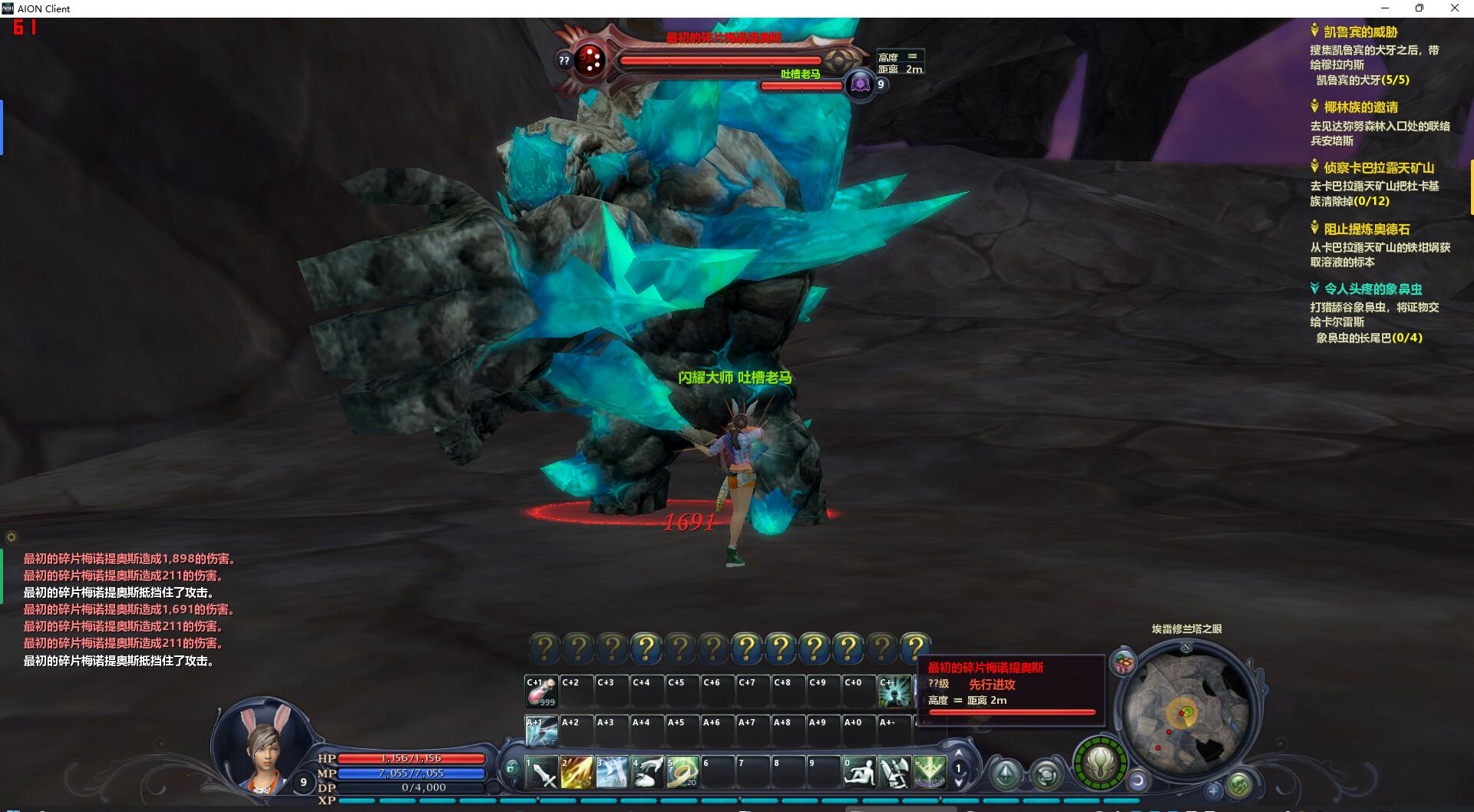Activate the sitting rest action icon

pyautogui.click(x=858, y=772)
